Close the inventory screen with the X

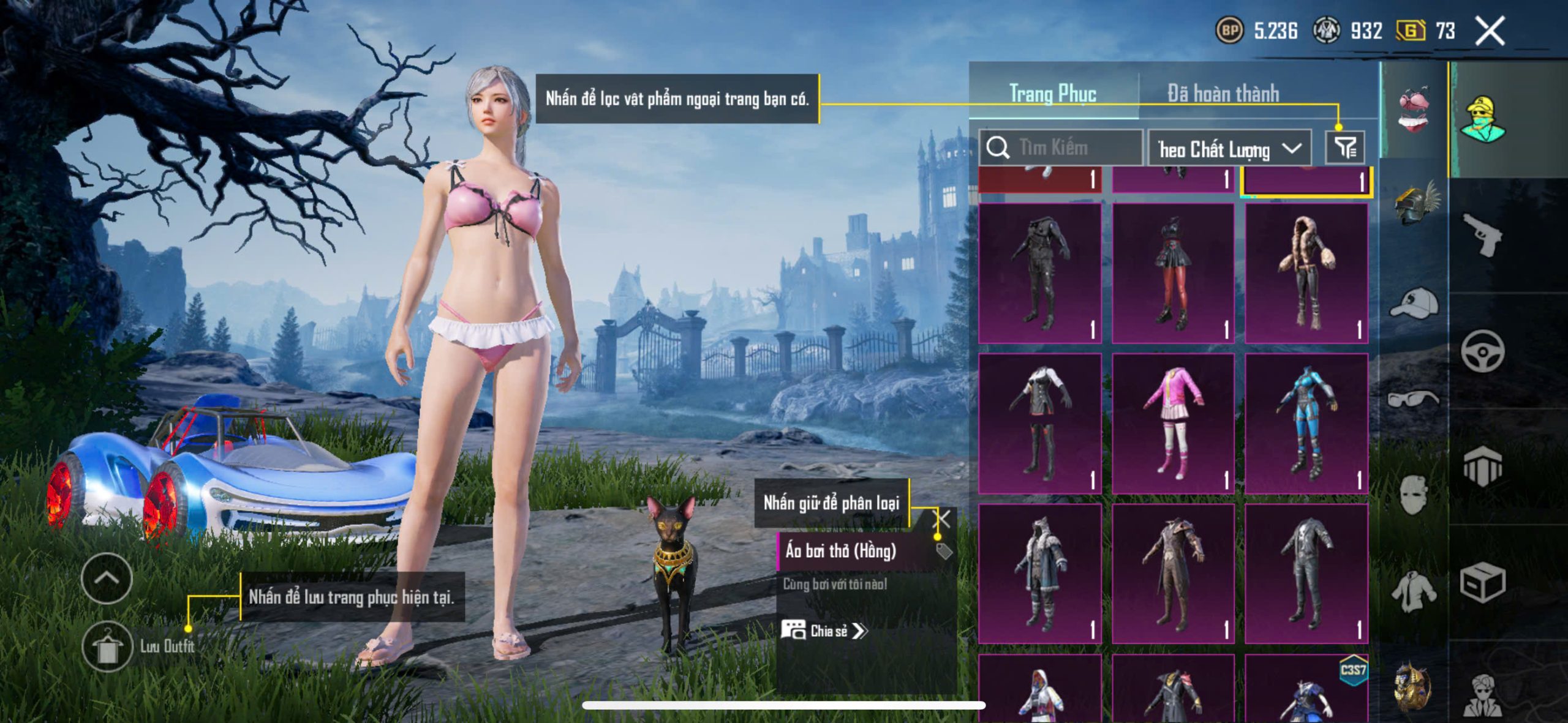(x=1490, y=31)
